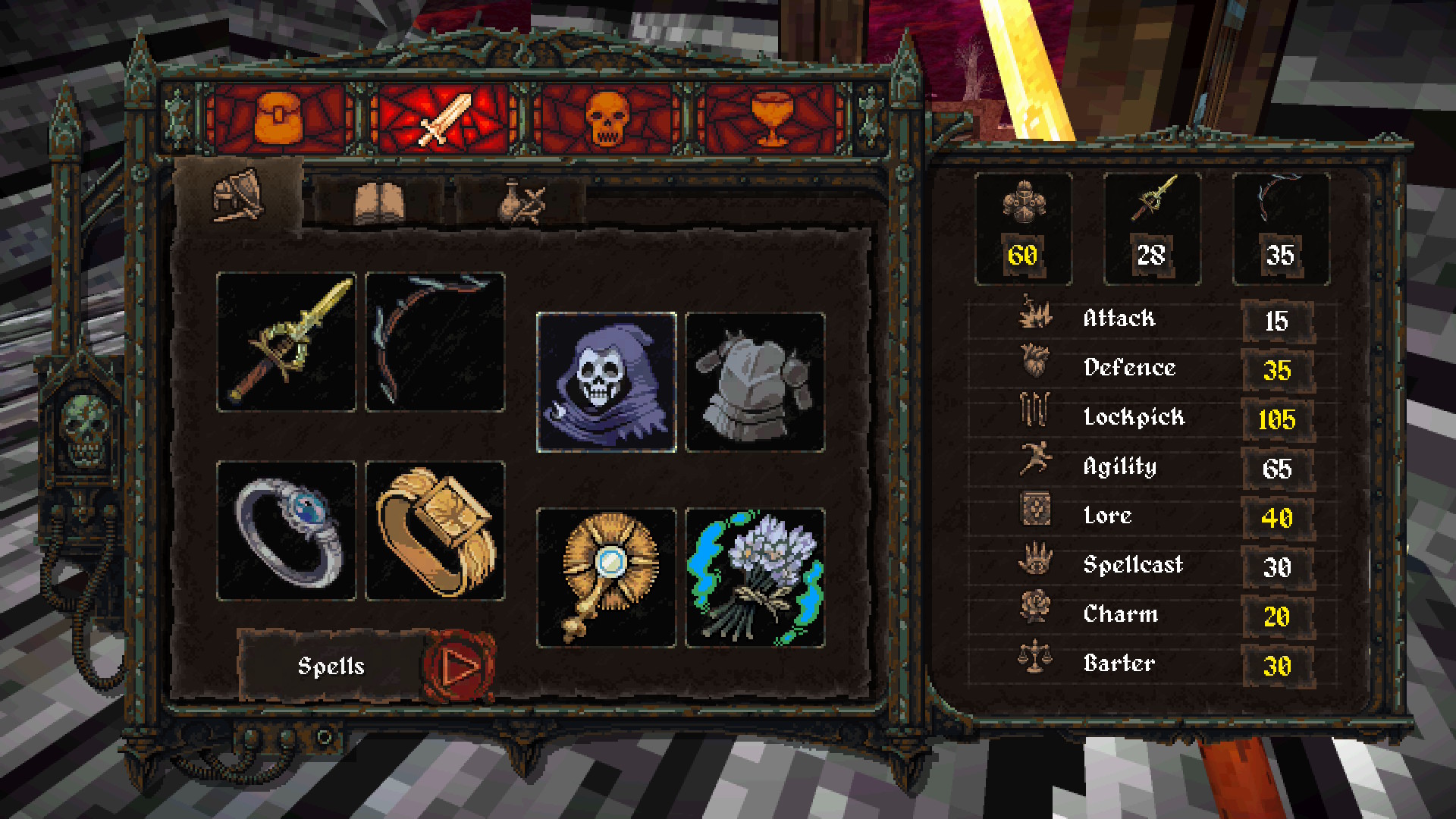Select the glowing flower bouquet slot
This screenshot has height=819, width=1456.
pos(755,578)
